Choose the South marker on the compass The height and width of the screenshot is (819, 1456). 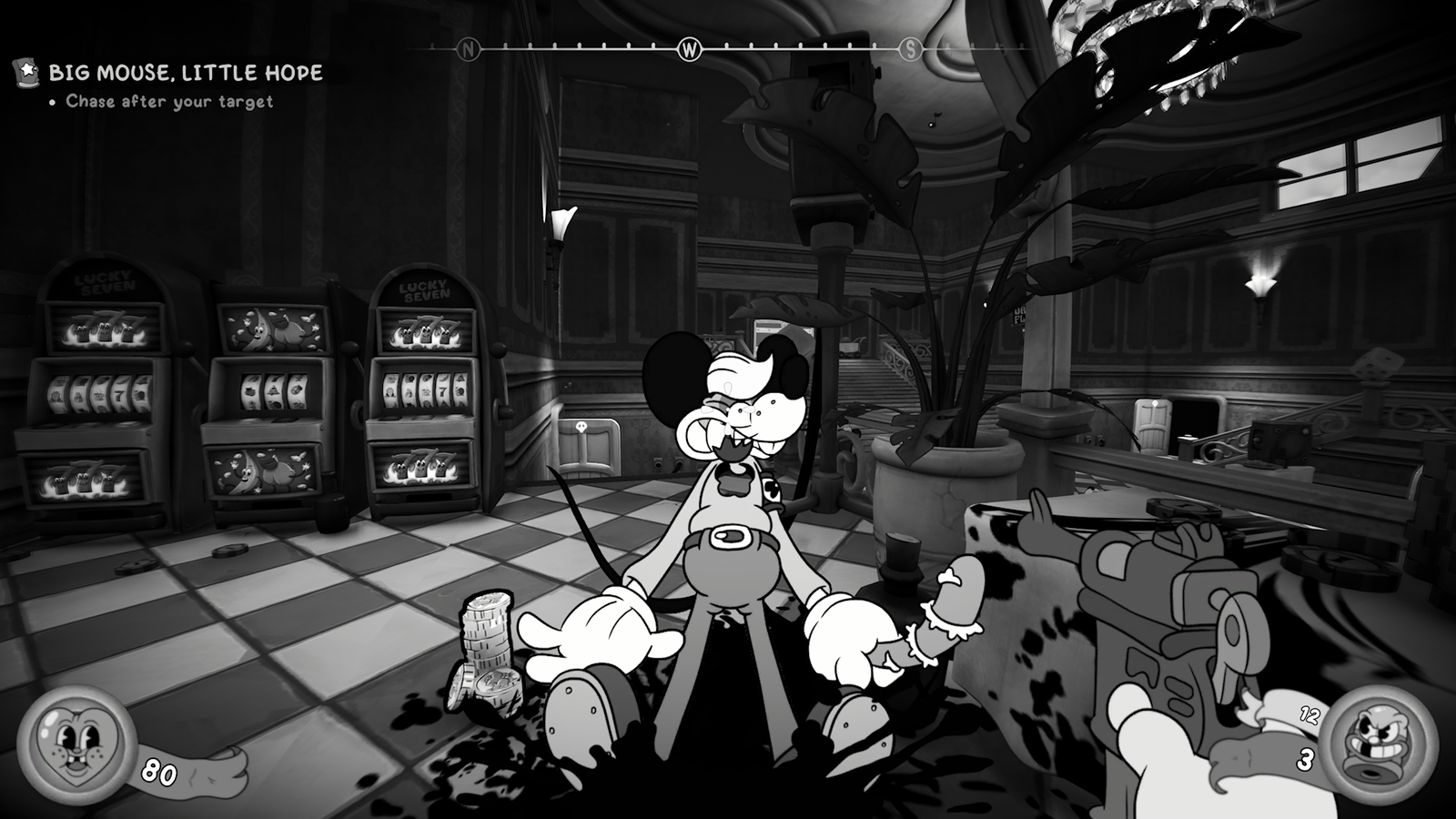click(910, 50)
